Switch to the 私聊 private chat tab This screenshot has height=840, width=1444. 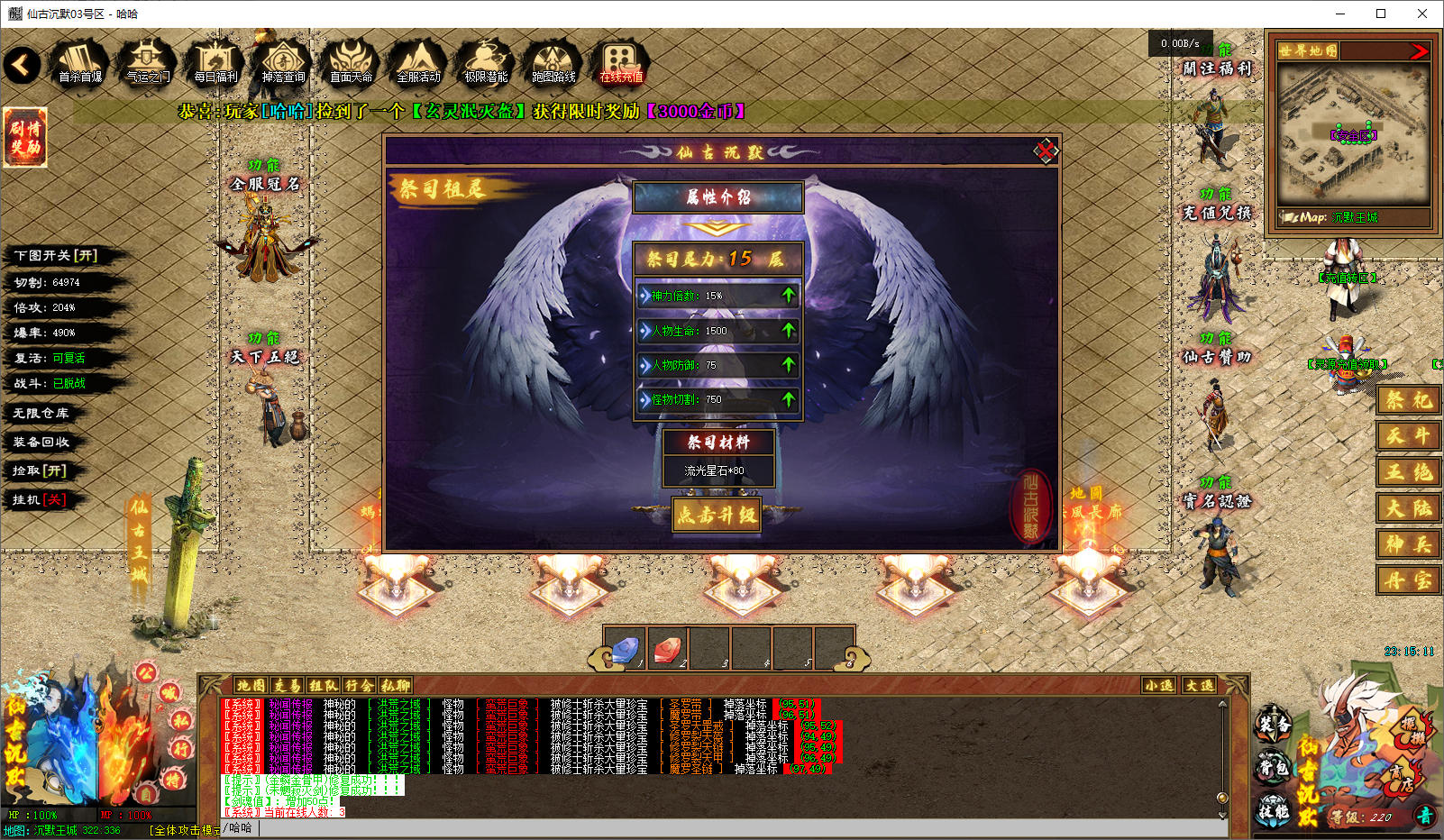coord(395,686)
